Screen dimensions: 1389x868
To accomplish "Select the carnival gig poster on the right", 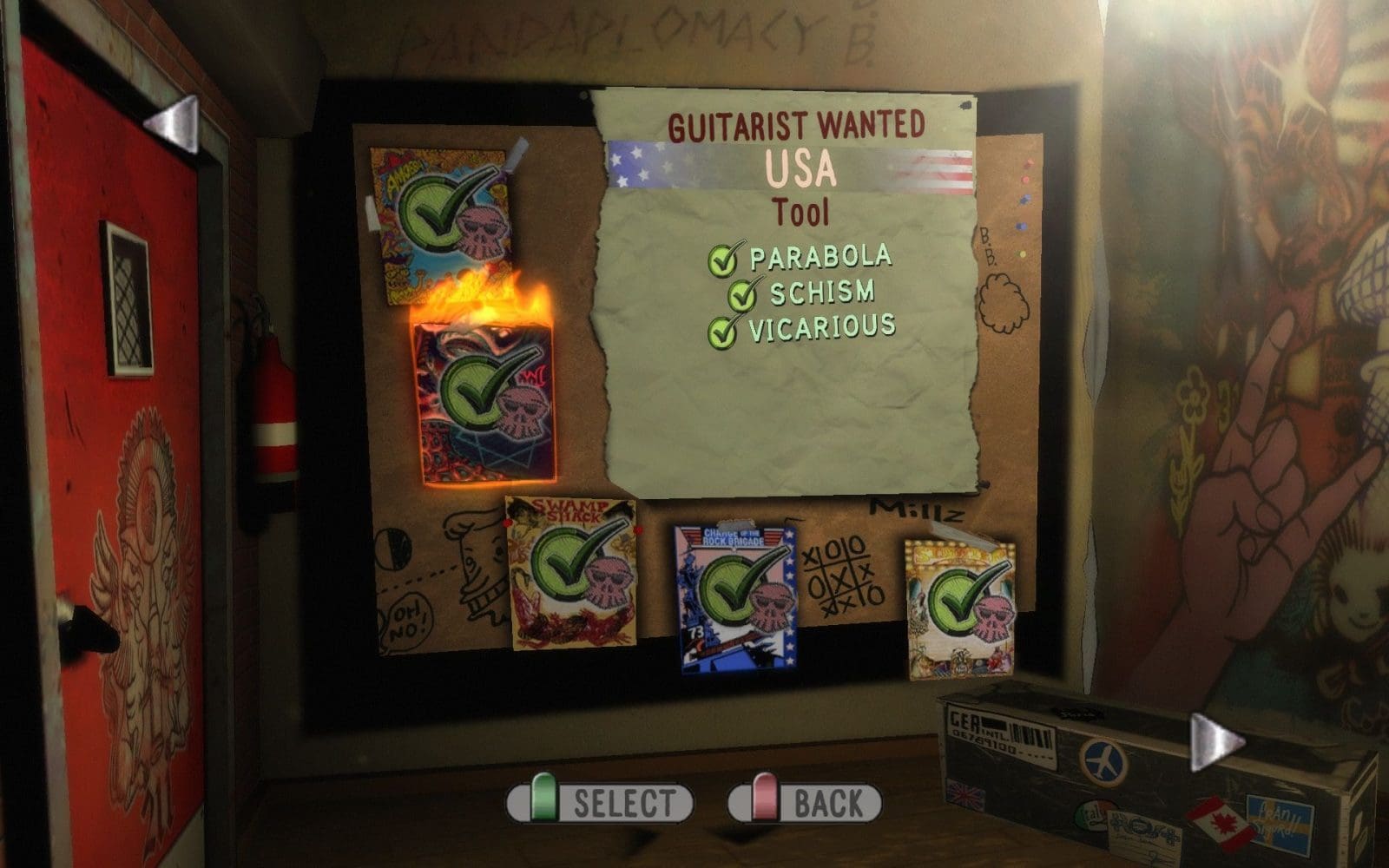I will point(959,603).
